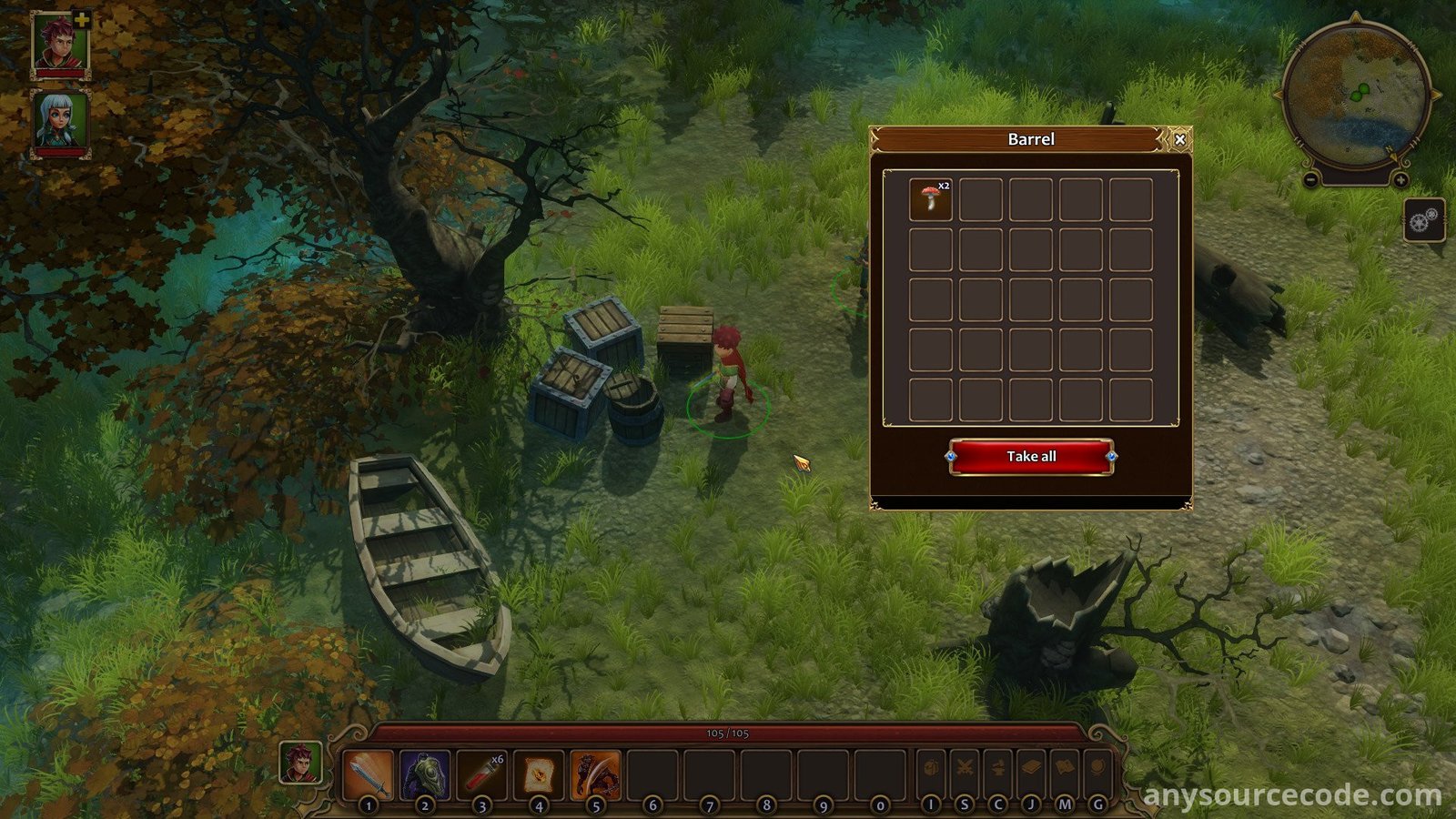1456x819 pixels.
Task: Open the inventory bag icon
Action: click(931, 769)
